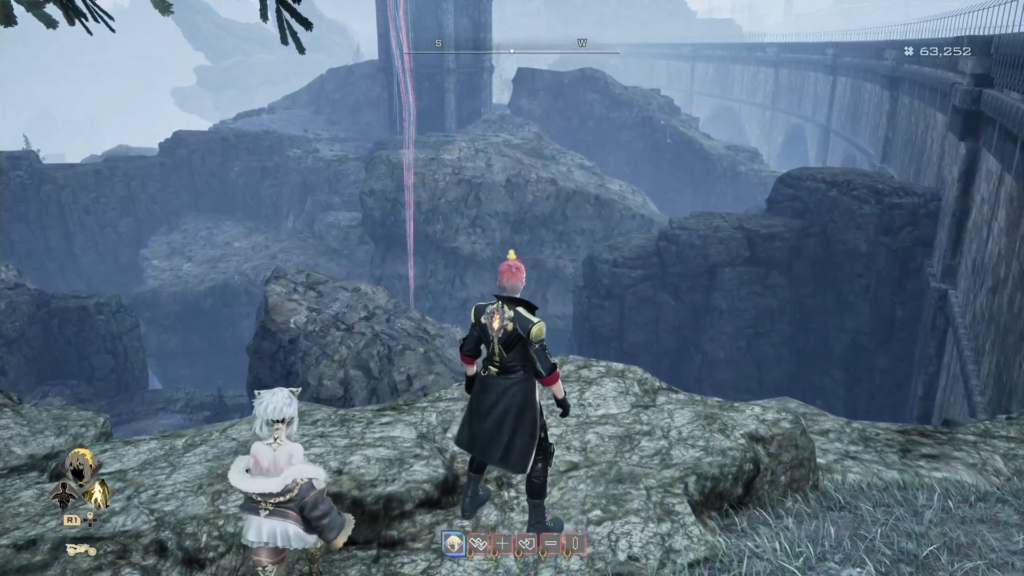The image size is (1024, 576).
Task: Select the double-heart hotbar slot
Action: coord(478,543)
